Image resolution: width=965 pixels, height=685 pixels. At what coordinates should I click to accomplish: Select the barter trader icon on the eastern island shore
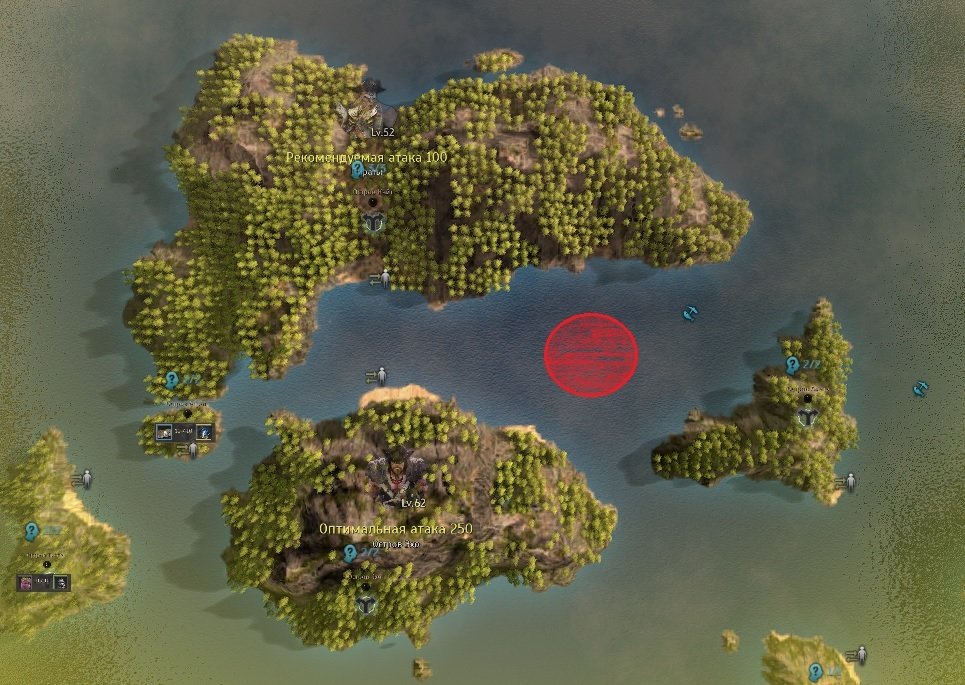pos(847,483)
